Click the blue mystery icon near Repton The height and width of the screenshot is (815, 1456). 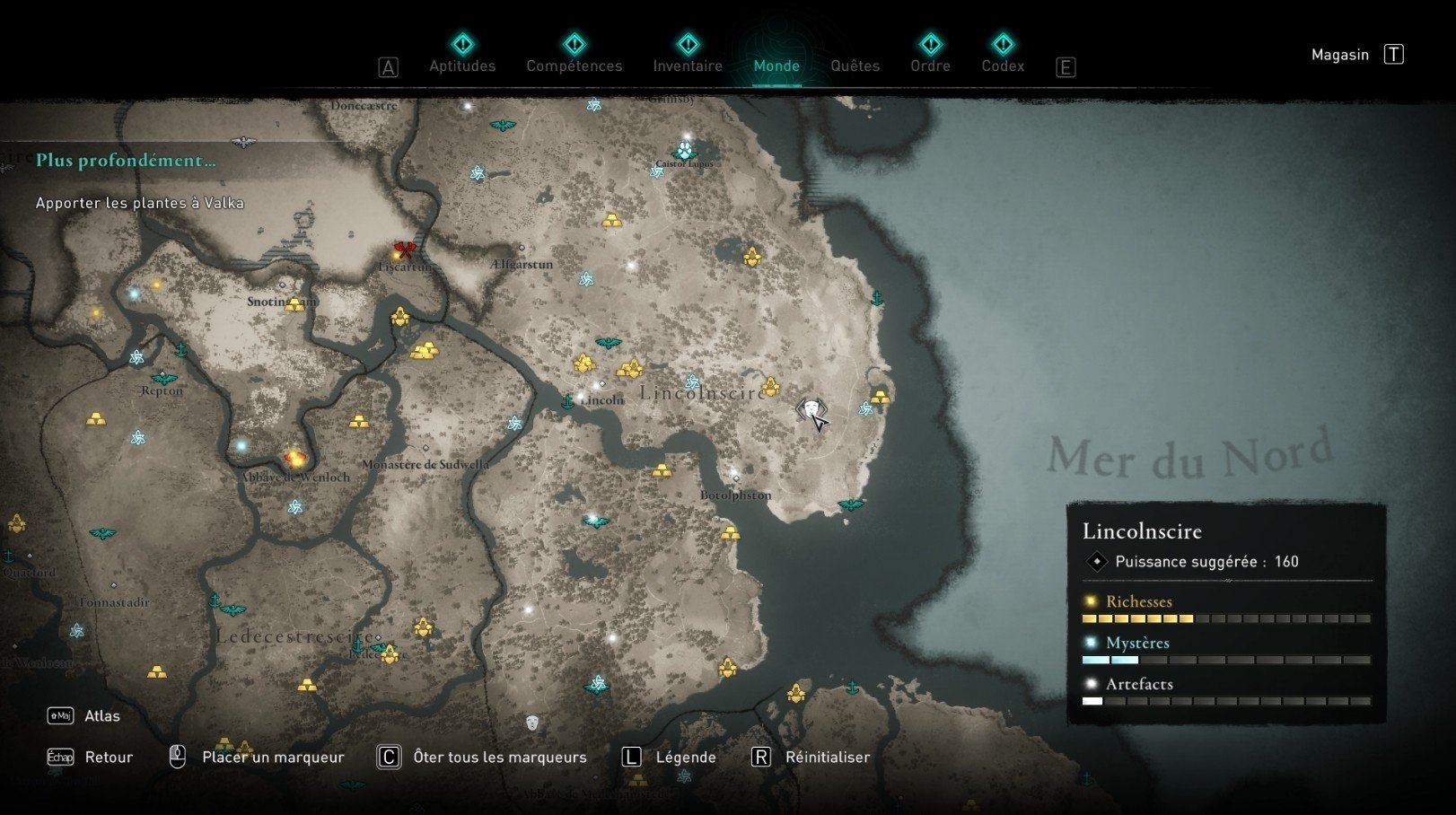coord(136,357)
